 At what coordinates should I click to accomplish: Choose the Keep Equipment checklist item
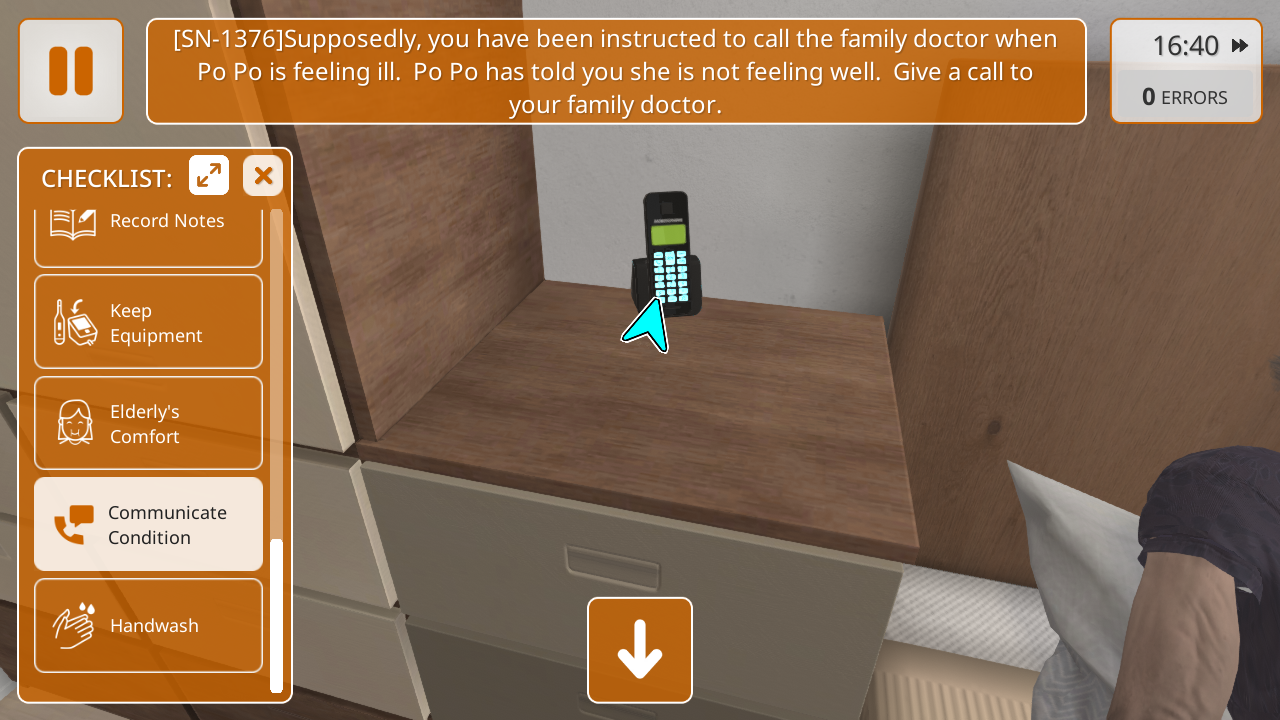tap(148, 322)
